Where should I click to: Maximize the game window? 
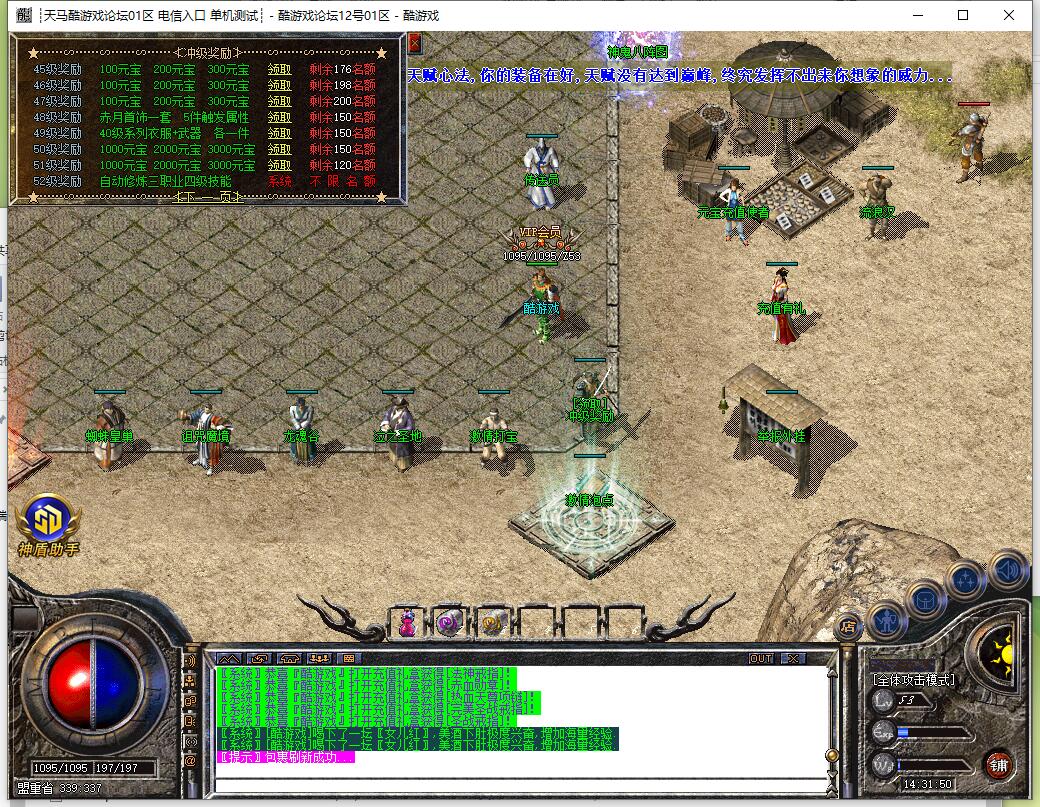[x=963, y=15]
